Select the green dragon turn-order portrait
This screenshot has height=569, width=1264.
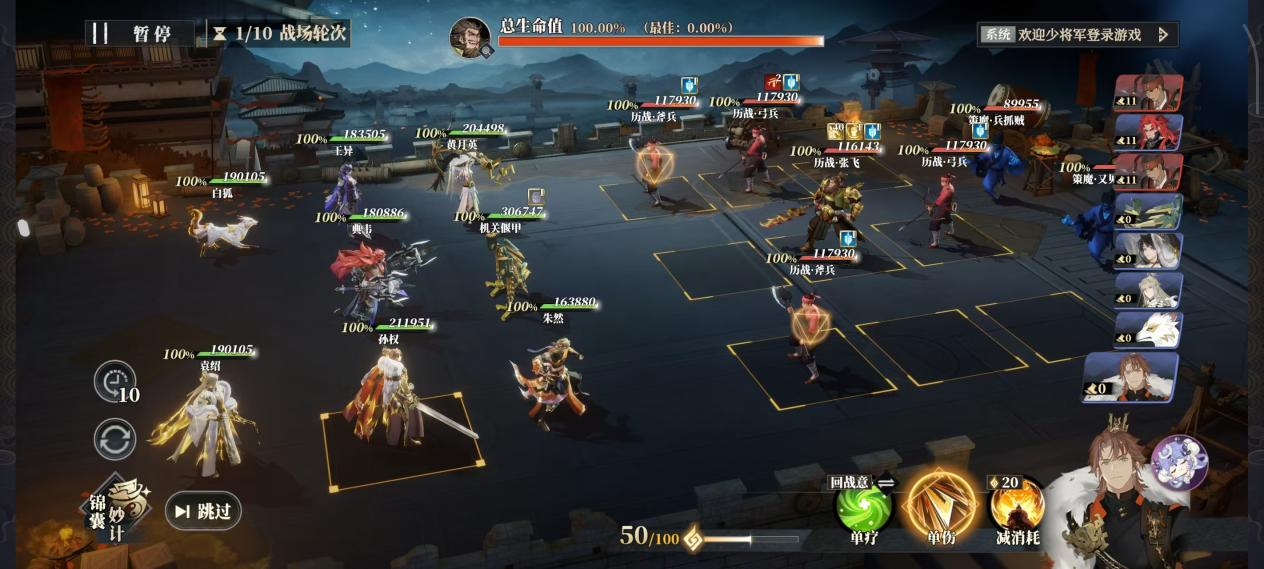(x=1148, y=212)
